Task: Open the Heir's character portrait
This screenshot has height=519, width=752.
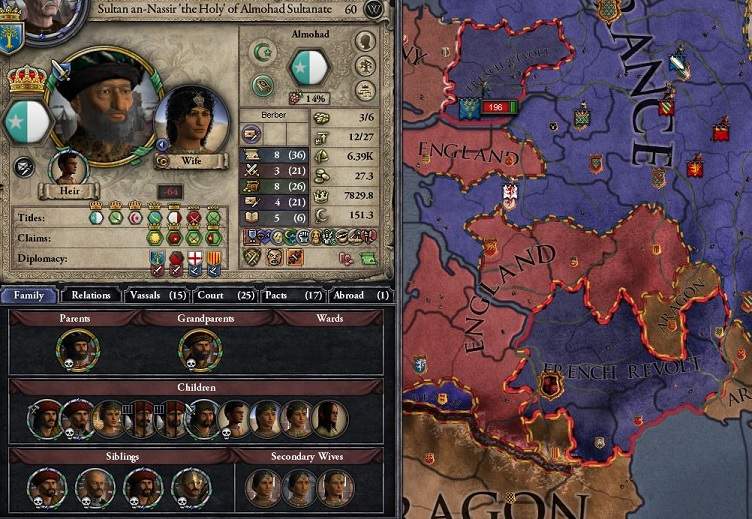Action: coord(67,166)
